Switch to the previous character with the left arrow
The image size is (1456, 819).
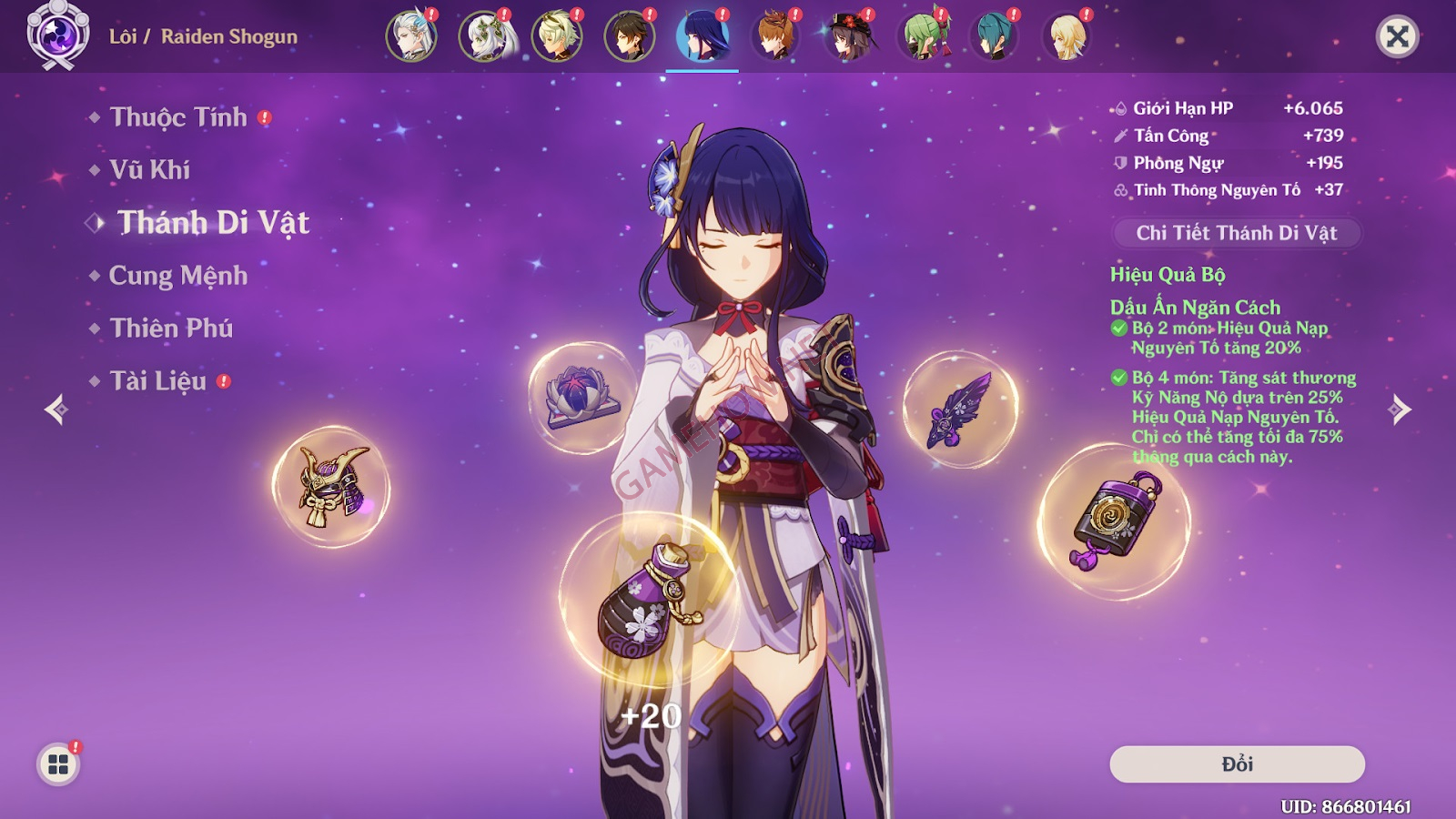(x=56, y=409)
